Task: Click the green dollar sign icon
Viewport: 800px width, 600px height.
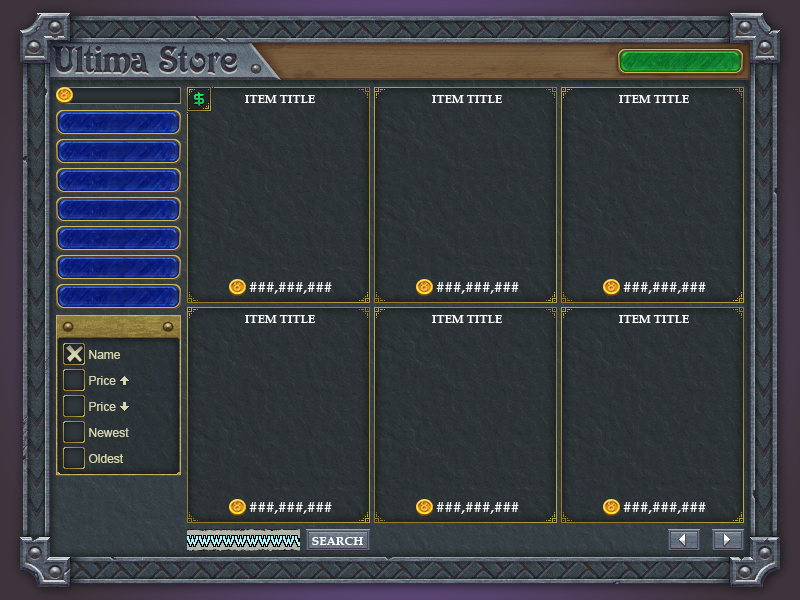Action: (199, 99)
